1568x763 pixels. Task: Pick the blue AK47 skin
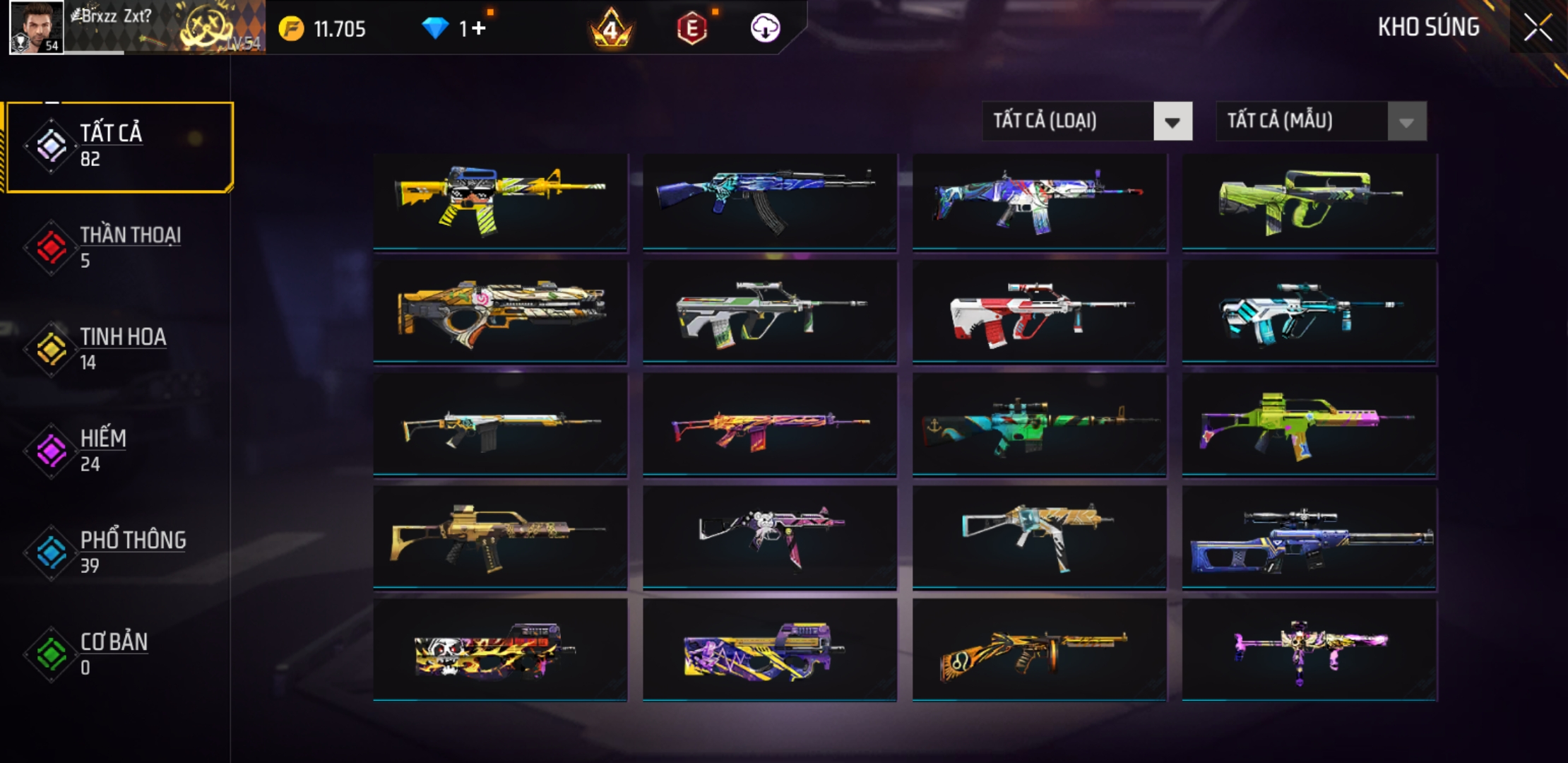coord(769,201)
